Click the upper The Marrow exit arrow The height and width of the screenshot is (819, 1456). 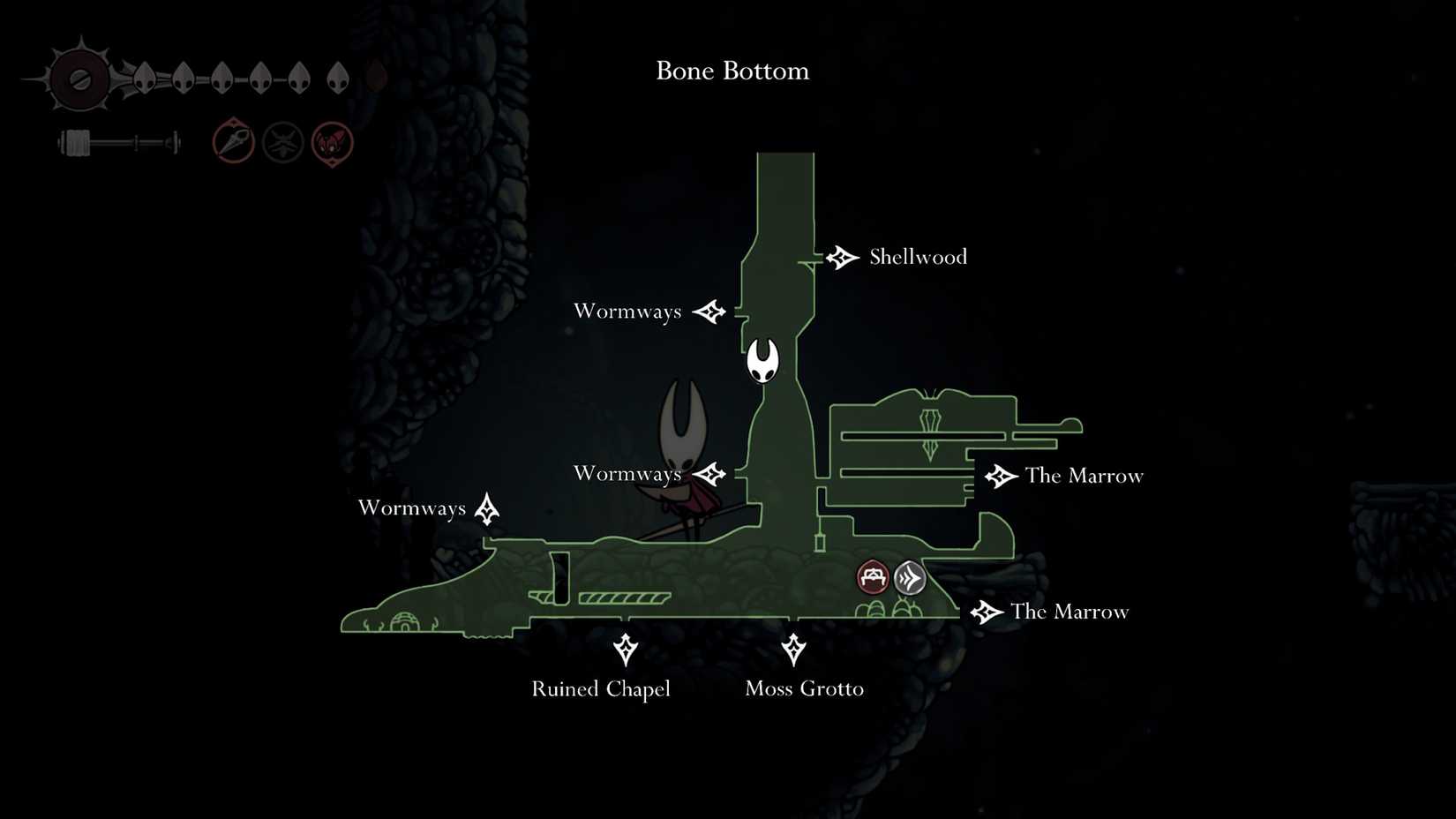[1000, 477]
